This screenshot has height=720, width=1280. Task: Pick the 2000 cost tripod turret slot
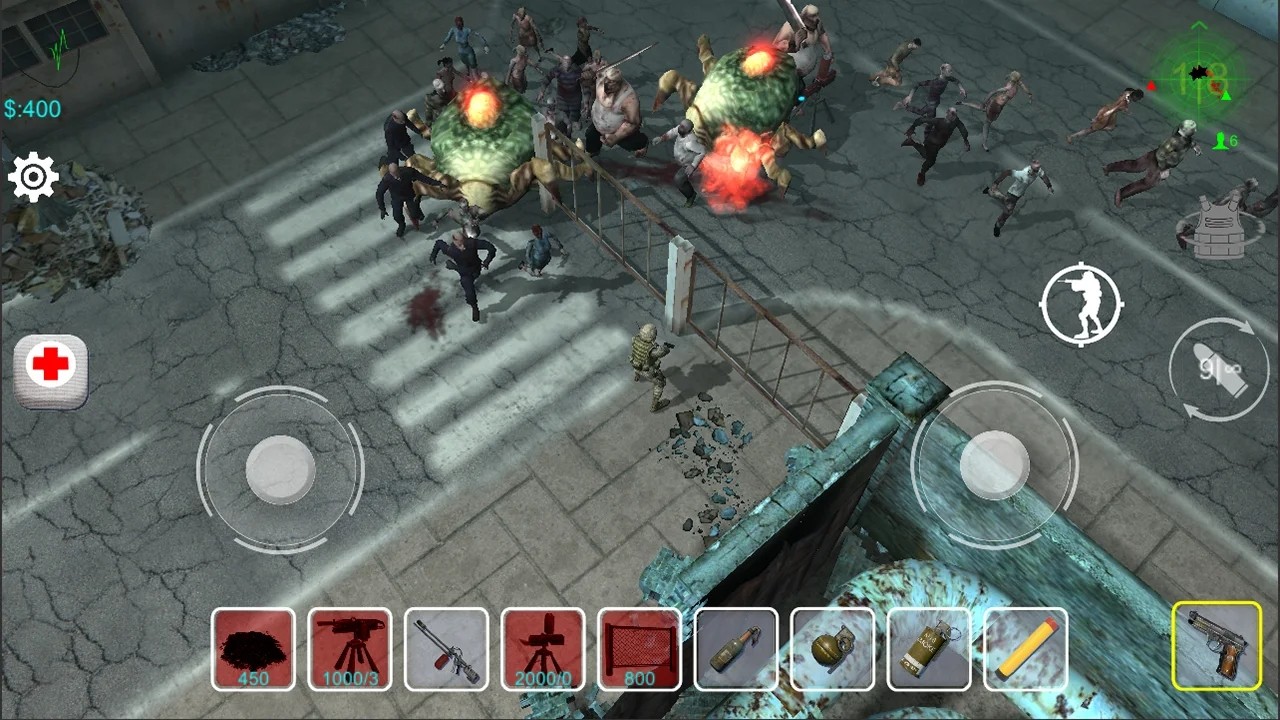pos(543,649)
